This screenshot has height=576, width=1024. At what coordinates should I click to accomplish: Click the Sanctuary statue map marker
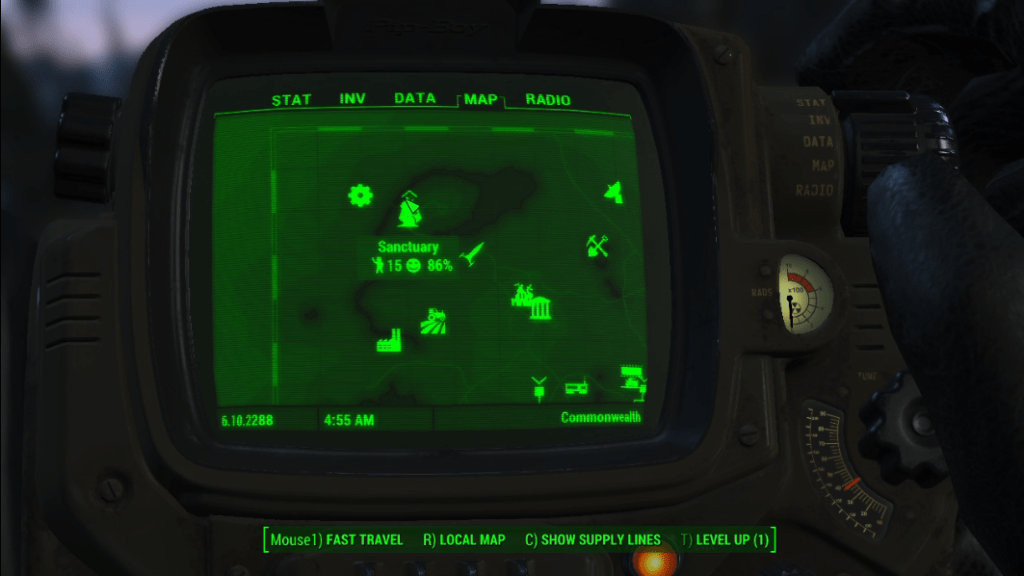pos(409,209)
